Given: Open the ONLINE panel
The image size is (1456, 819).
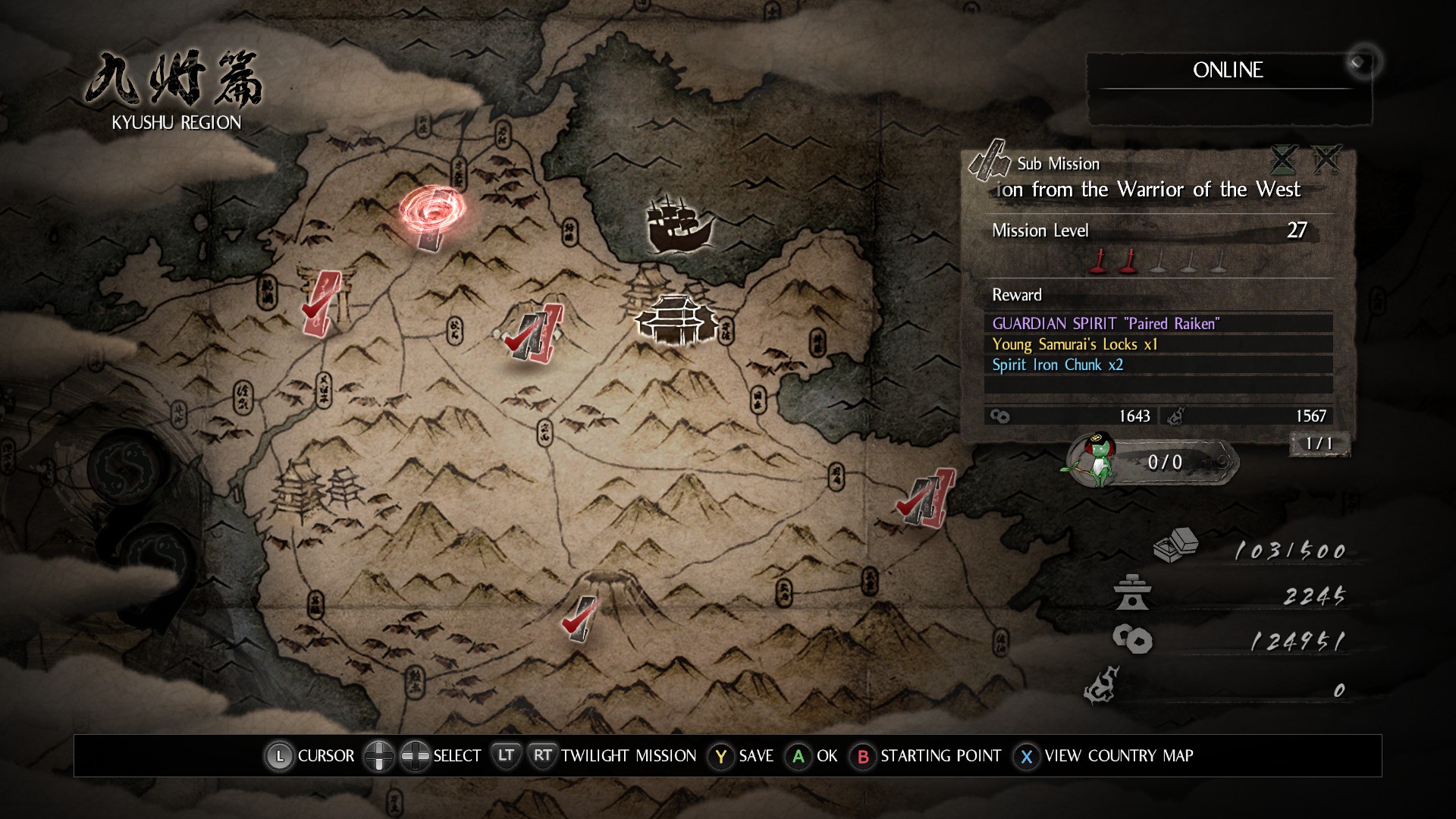Looking at the screenshot, I should point(1228,71).
